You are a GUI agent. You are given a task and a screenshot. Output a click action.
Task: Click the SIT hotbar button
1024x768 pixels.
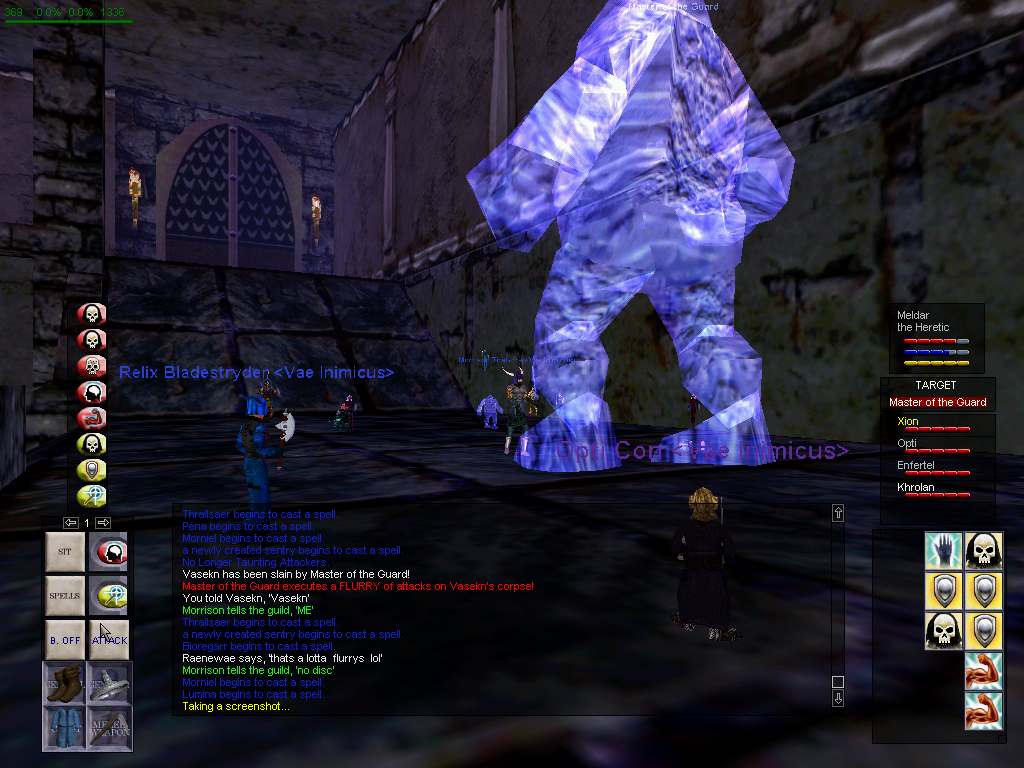(x=65, y=551)
